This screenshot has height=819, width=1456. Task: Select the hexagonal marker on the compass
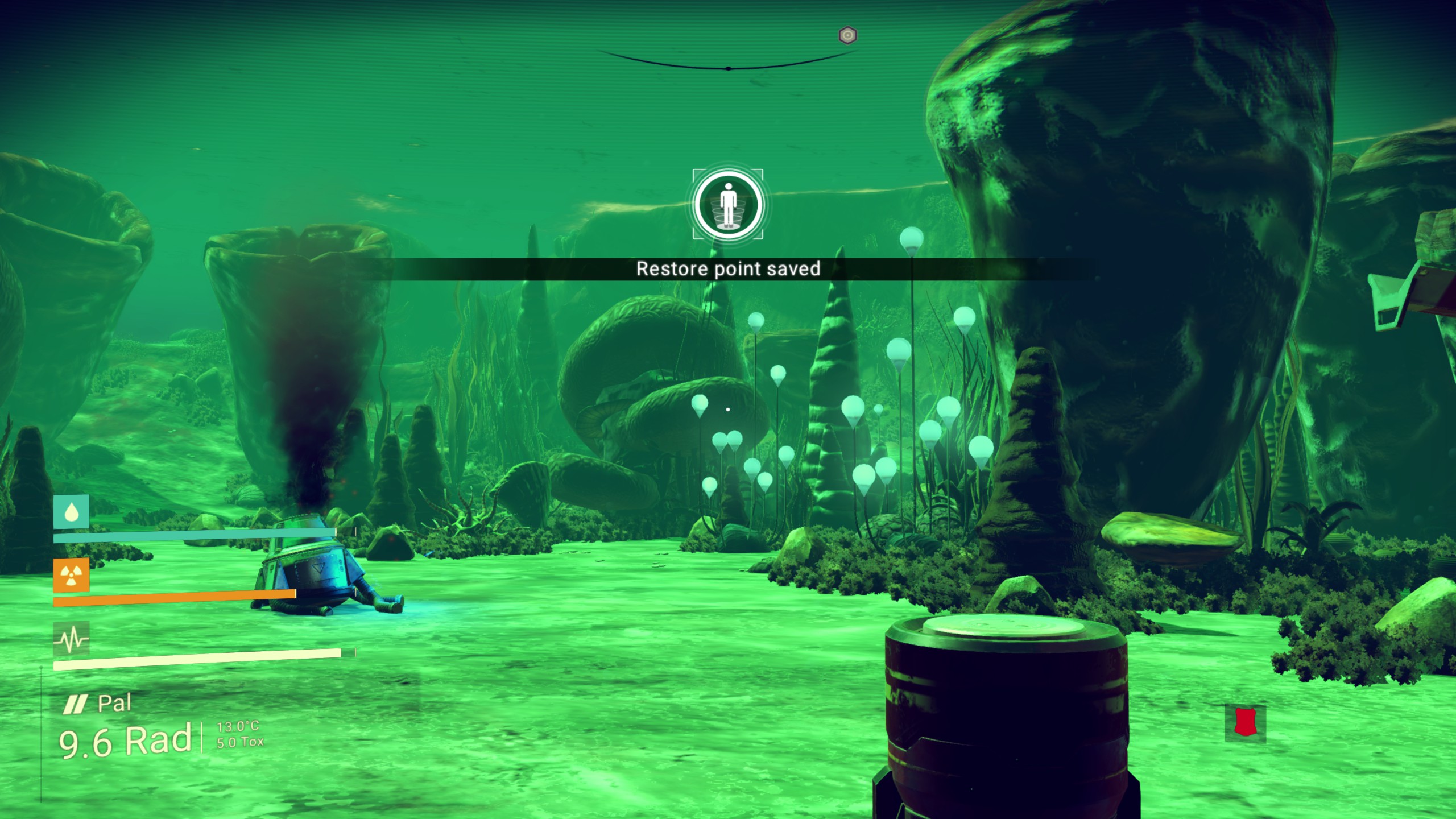[x=847, y=36]
